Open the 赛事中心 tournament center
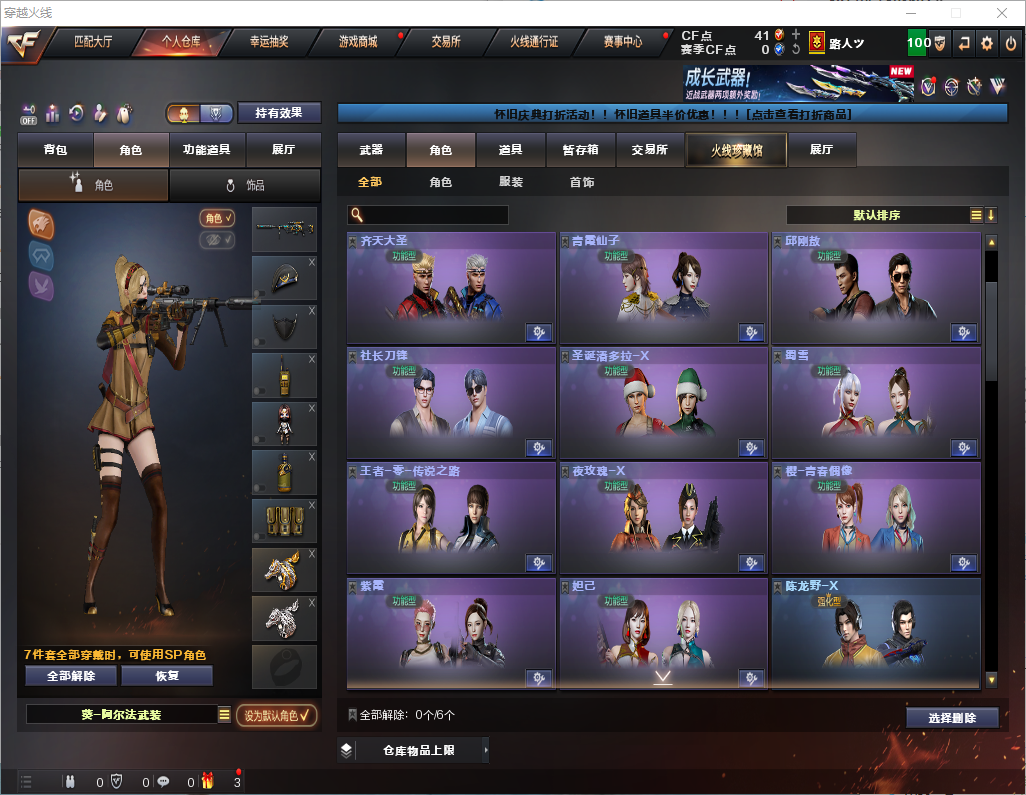This screenshot has height=795, width=1026. point(622,42)
